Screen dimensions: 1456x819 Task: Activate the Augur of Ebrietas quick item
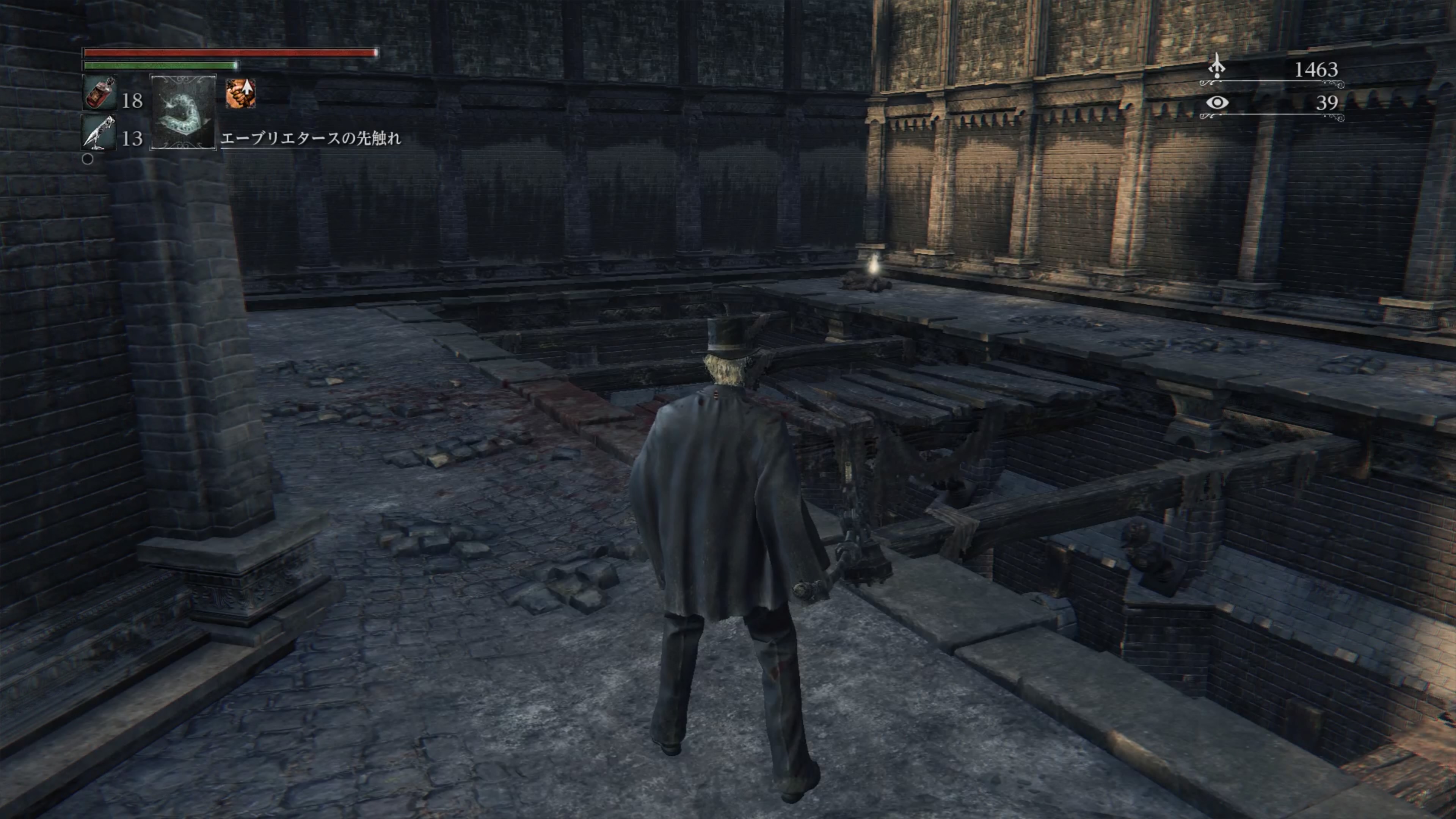(183, 113)
